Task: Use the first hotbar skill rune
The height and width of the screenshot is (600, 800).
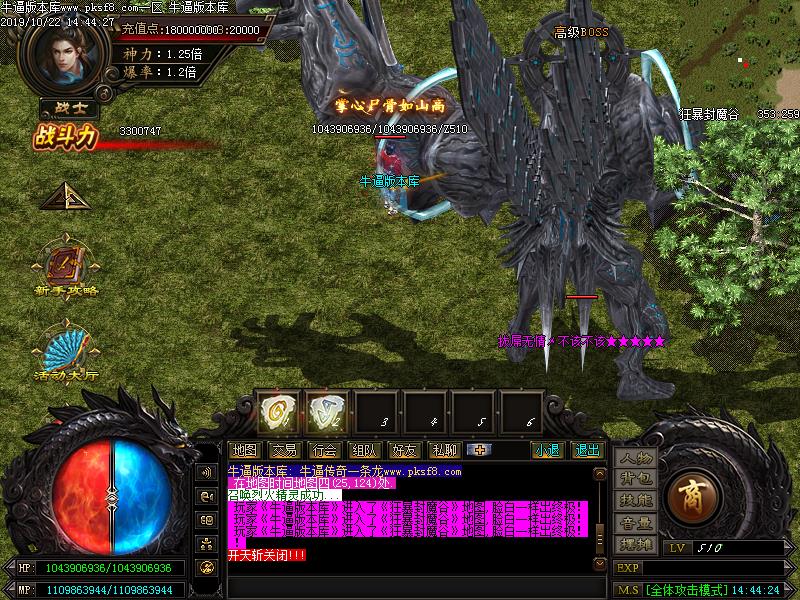Action: [x=277, y=411]
